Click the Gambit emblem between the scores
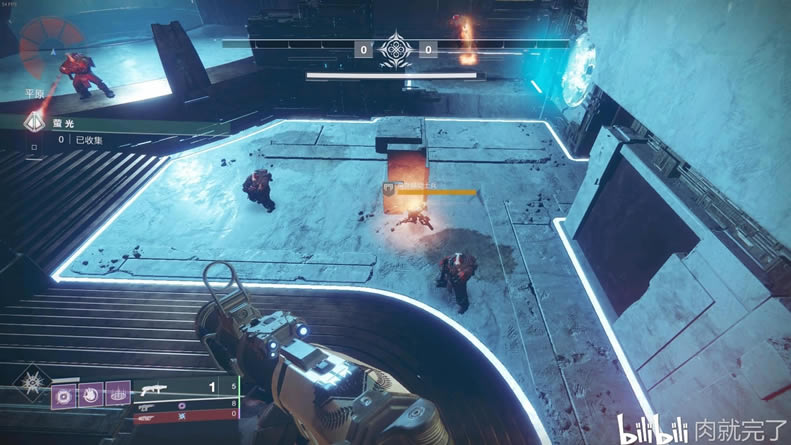Screen dimensions: 791x445 click(x=396, y=48)
